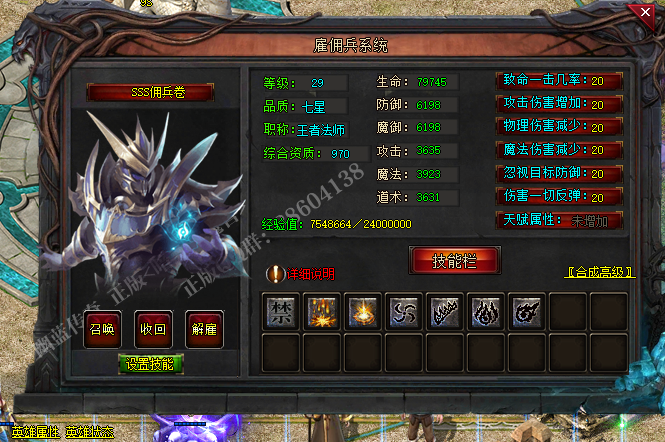The height and width of the screenshot is (442, 665).
Task: Click the 伤害一切反弹 damage reflect bar
Action: point(559,197)
